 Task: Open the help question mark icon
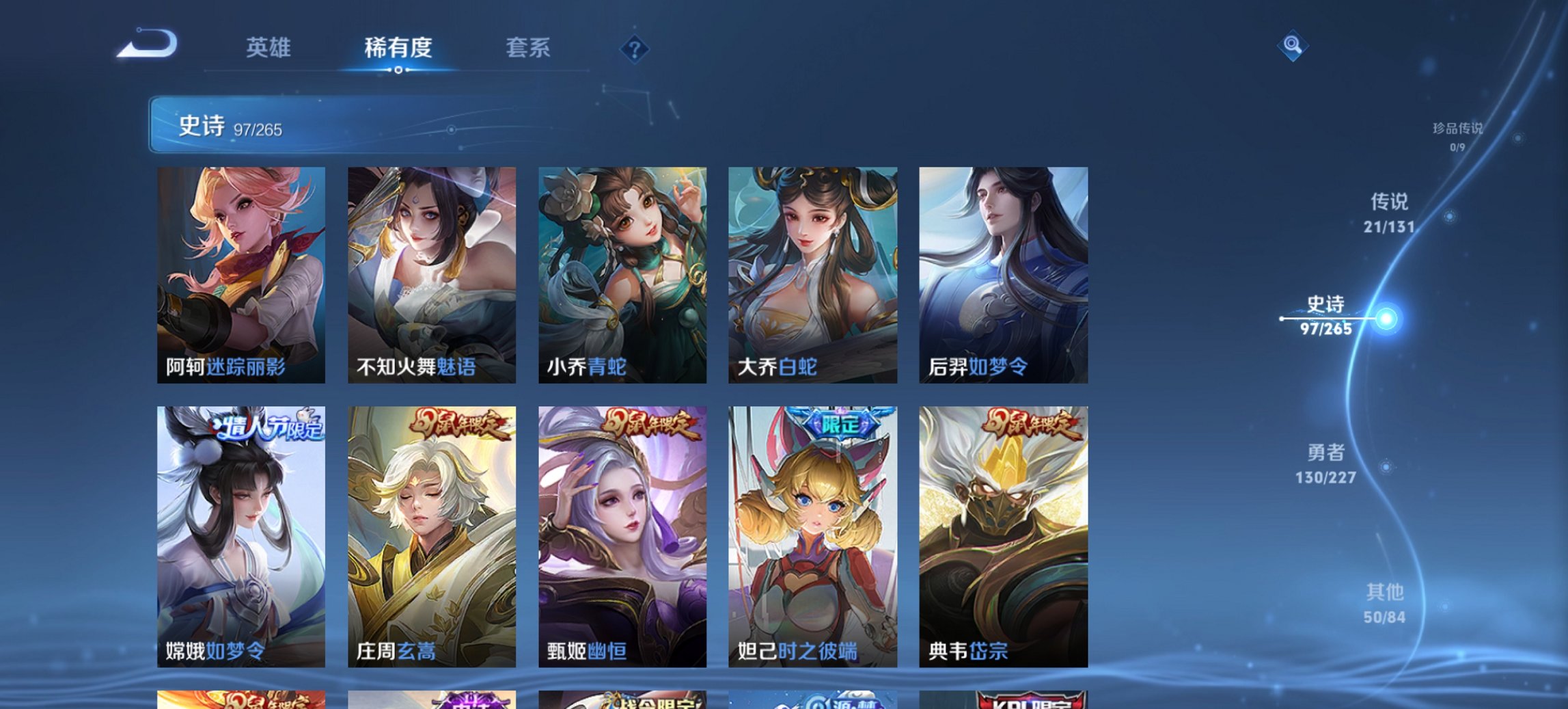point(635,48)
